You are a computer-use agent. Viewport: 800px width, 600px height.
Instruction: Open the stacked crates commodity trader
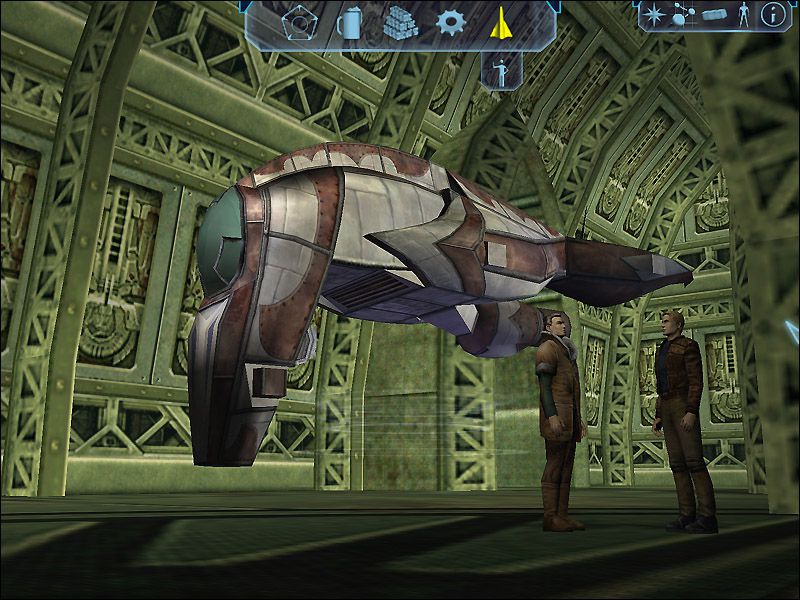pos(400,22)
